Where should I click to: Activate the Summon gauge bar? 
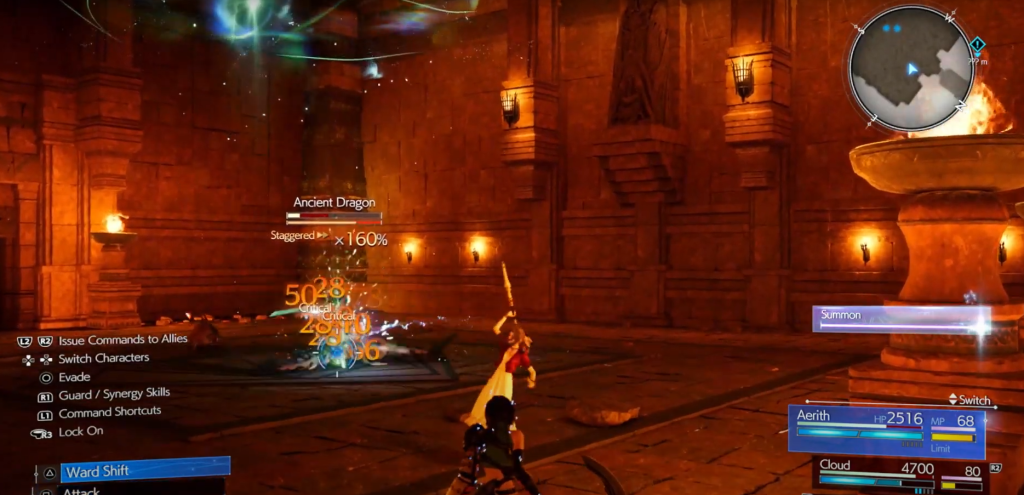[900, 320]
